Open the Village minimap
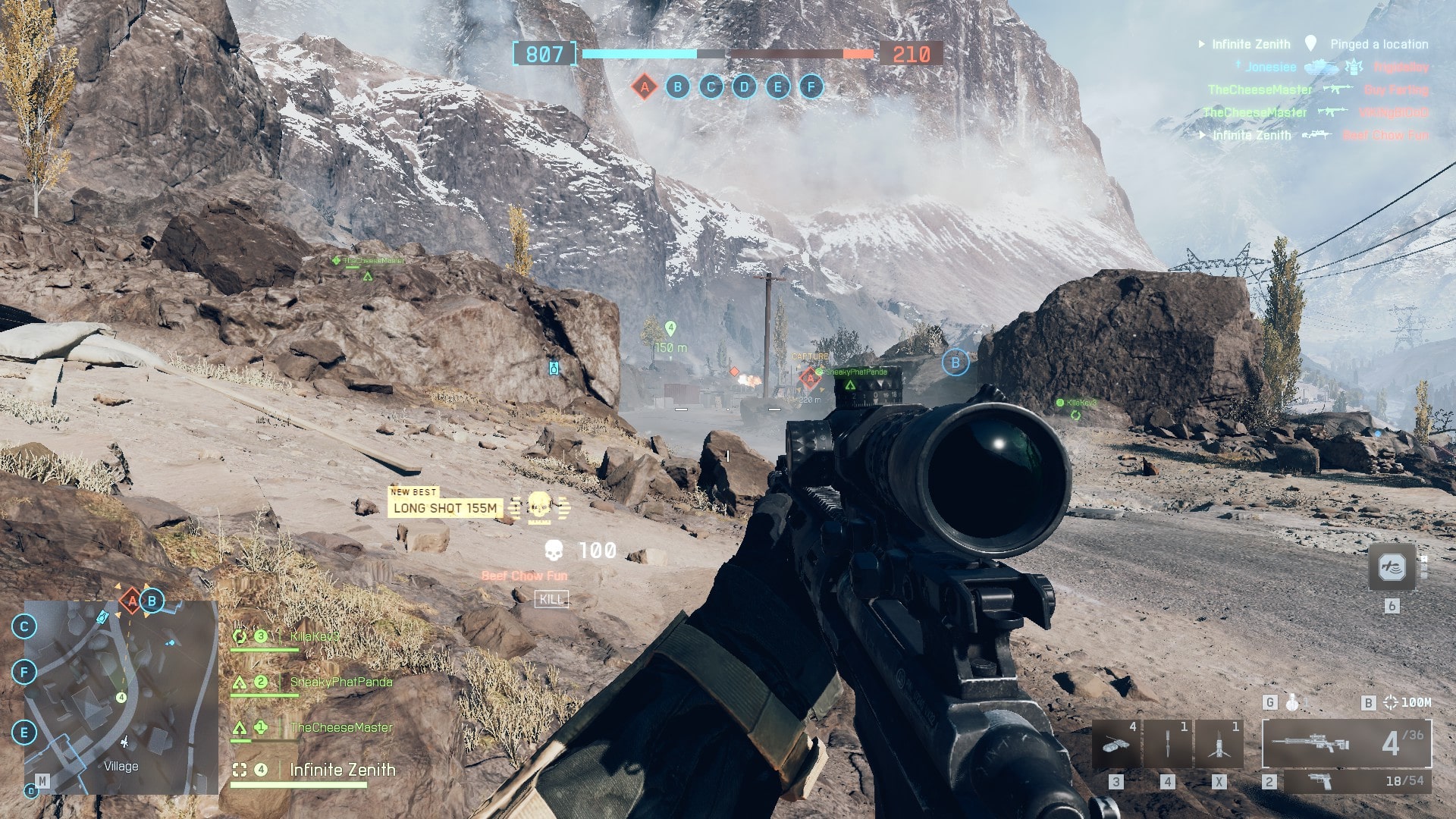This screenshot has height=819, width=1456. tap(121, 698)
